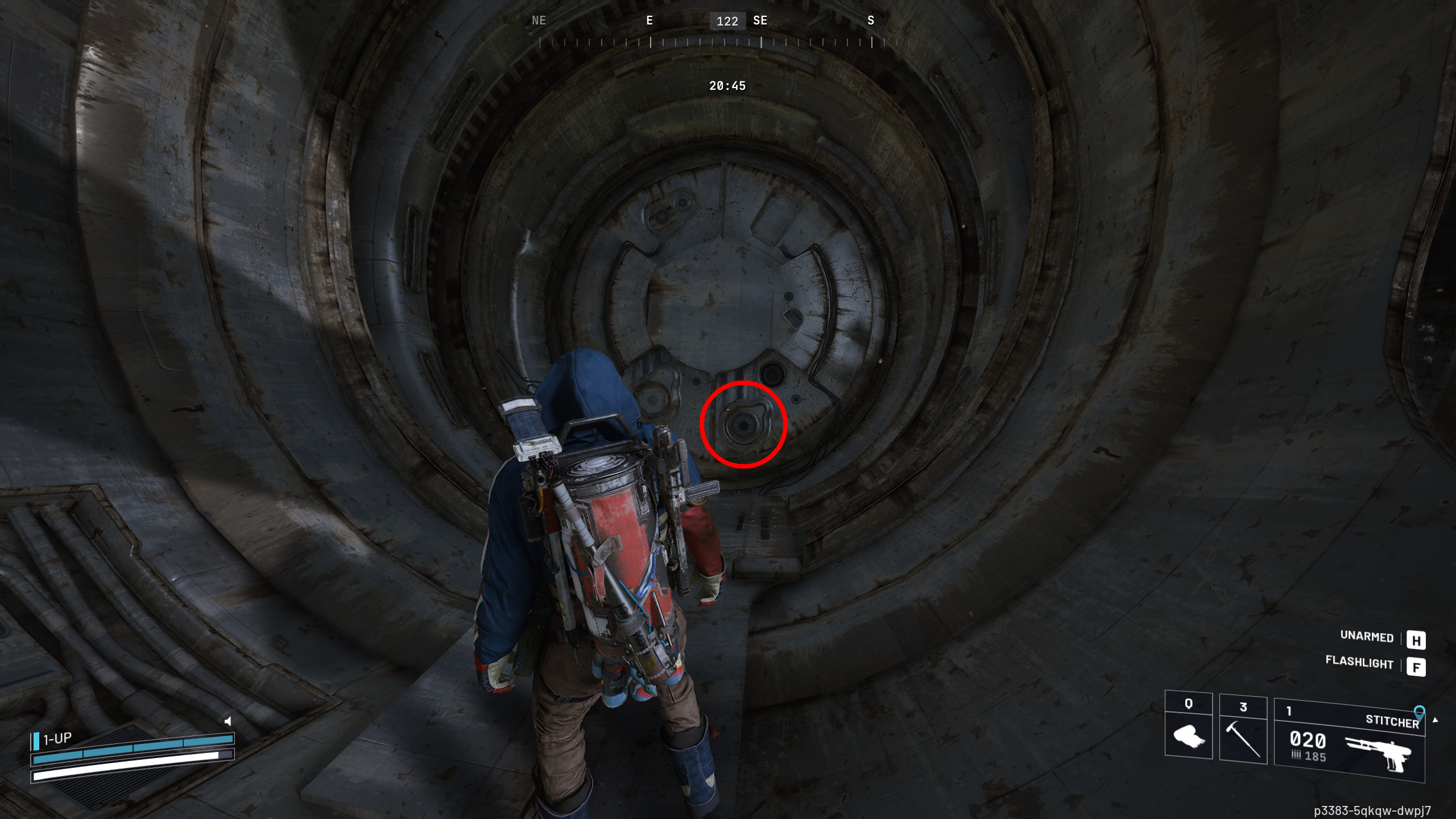Click the SE marker on the compass bar

coord(760,21)
